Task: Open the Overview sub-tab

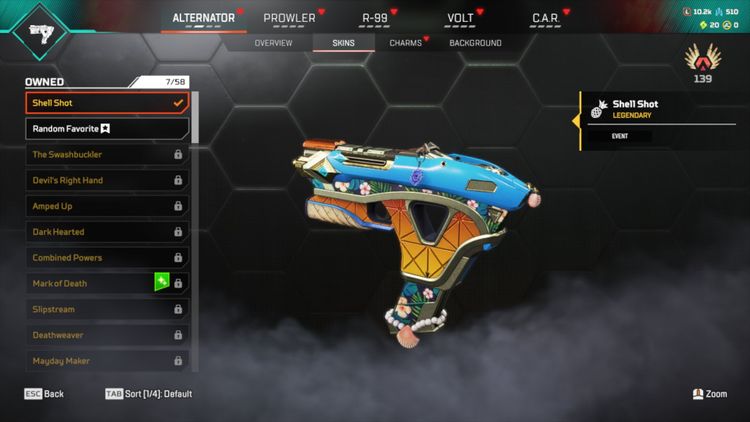Action: pyautogui.click(x=273, y=43)
